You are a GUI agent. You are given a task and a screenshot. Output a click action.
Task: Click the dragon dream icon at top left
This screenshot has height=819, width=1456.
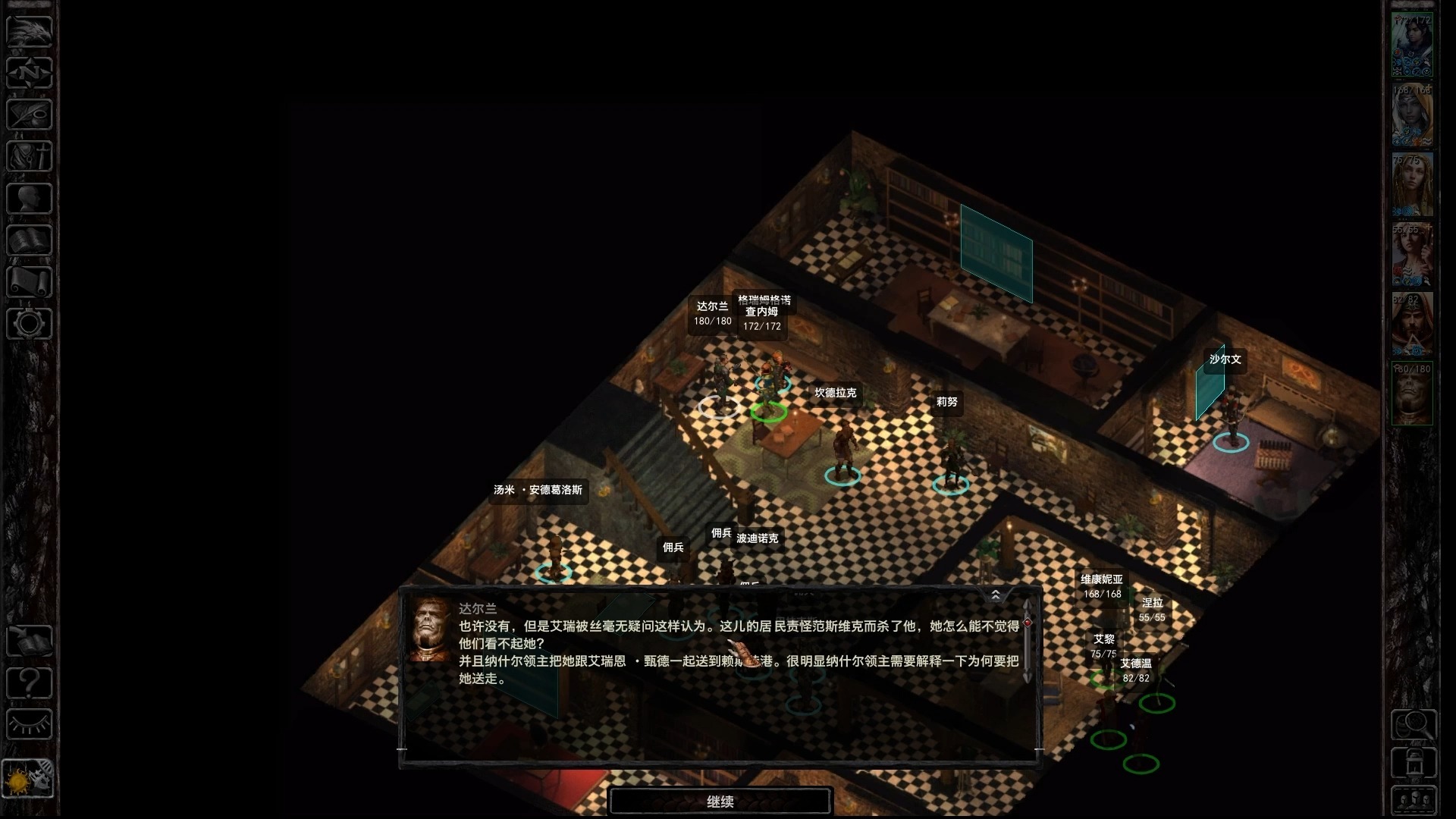point(28,32)
